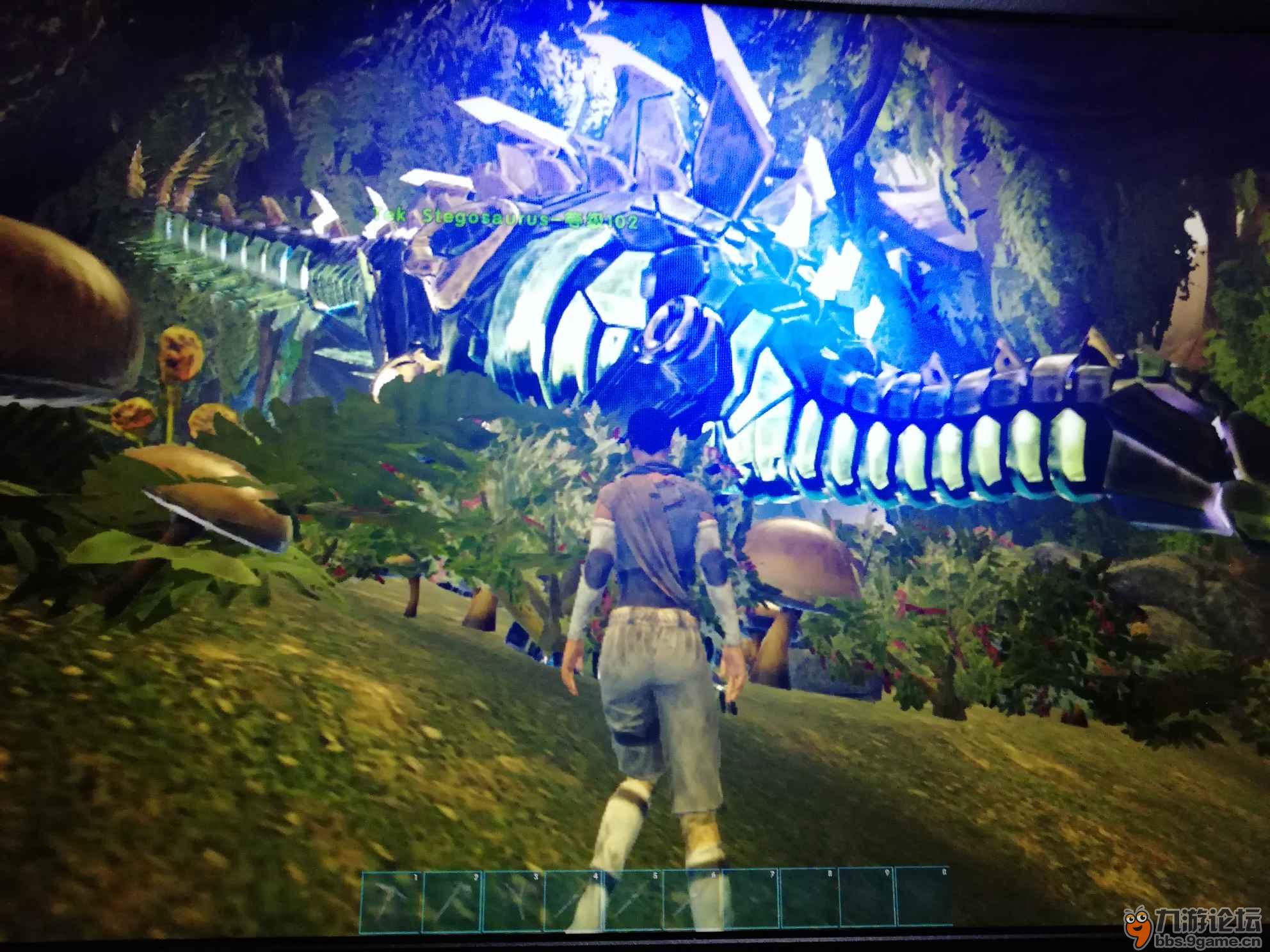The image size is (1270, 952).
Task: Select the tool in hotbar slot 6
Action: pos(692,896)
